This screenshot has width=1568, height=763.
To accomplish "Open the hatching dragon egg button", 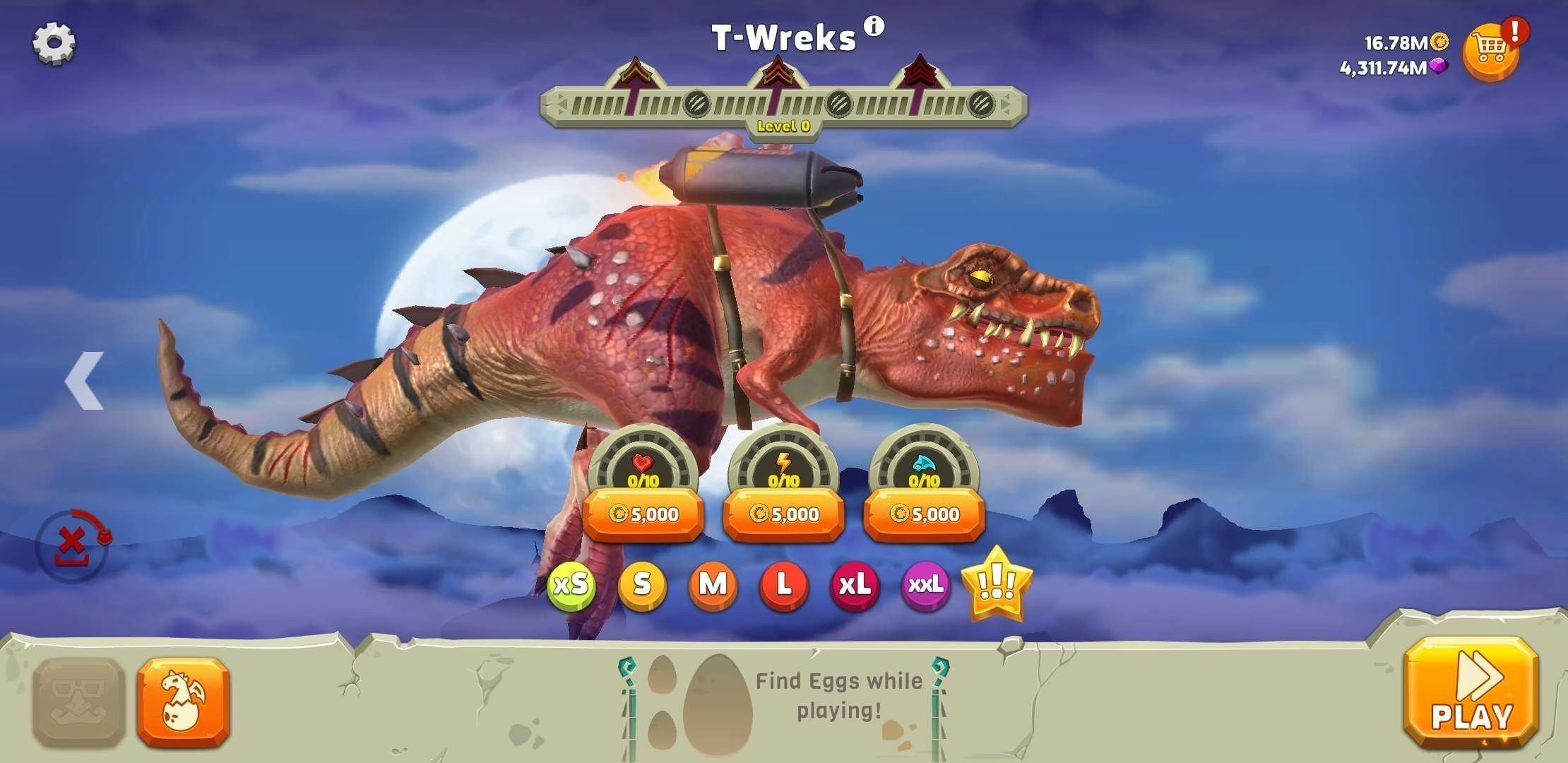I will point(184,703).
